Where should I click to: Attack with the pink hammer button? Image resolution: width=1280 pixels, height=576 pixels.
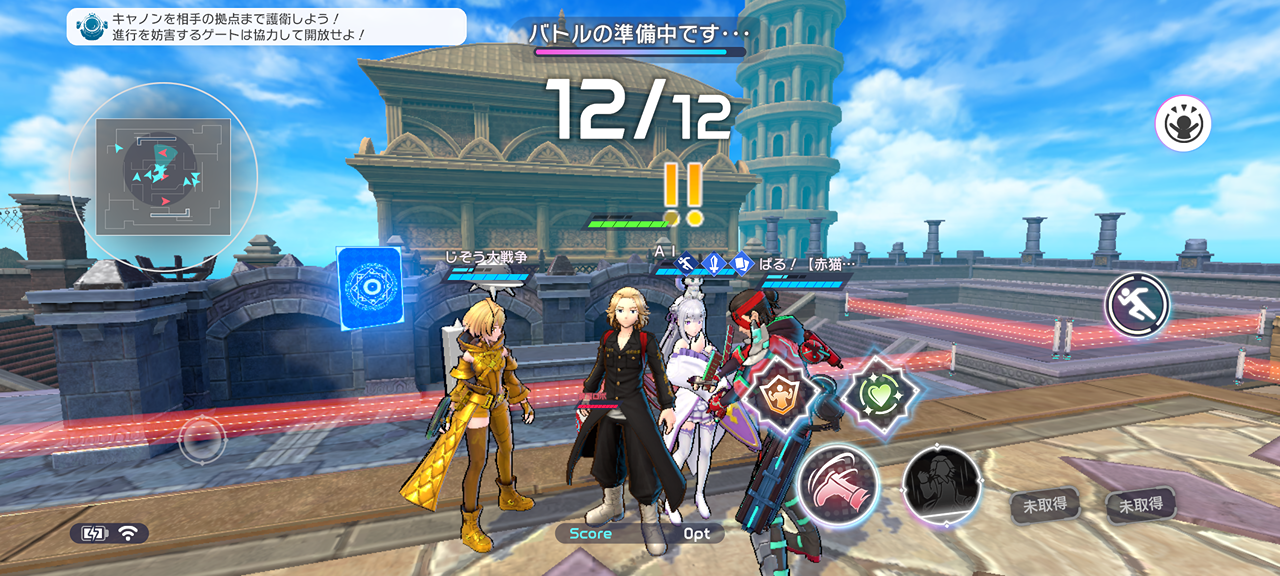(x=838, y=484)
